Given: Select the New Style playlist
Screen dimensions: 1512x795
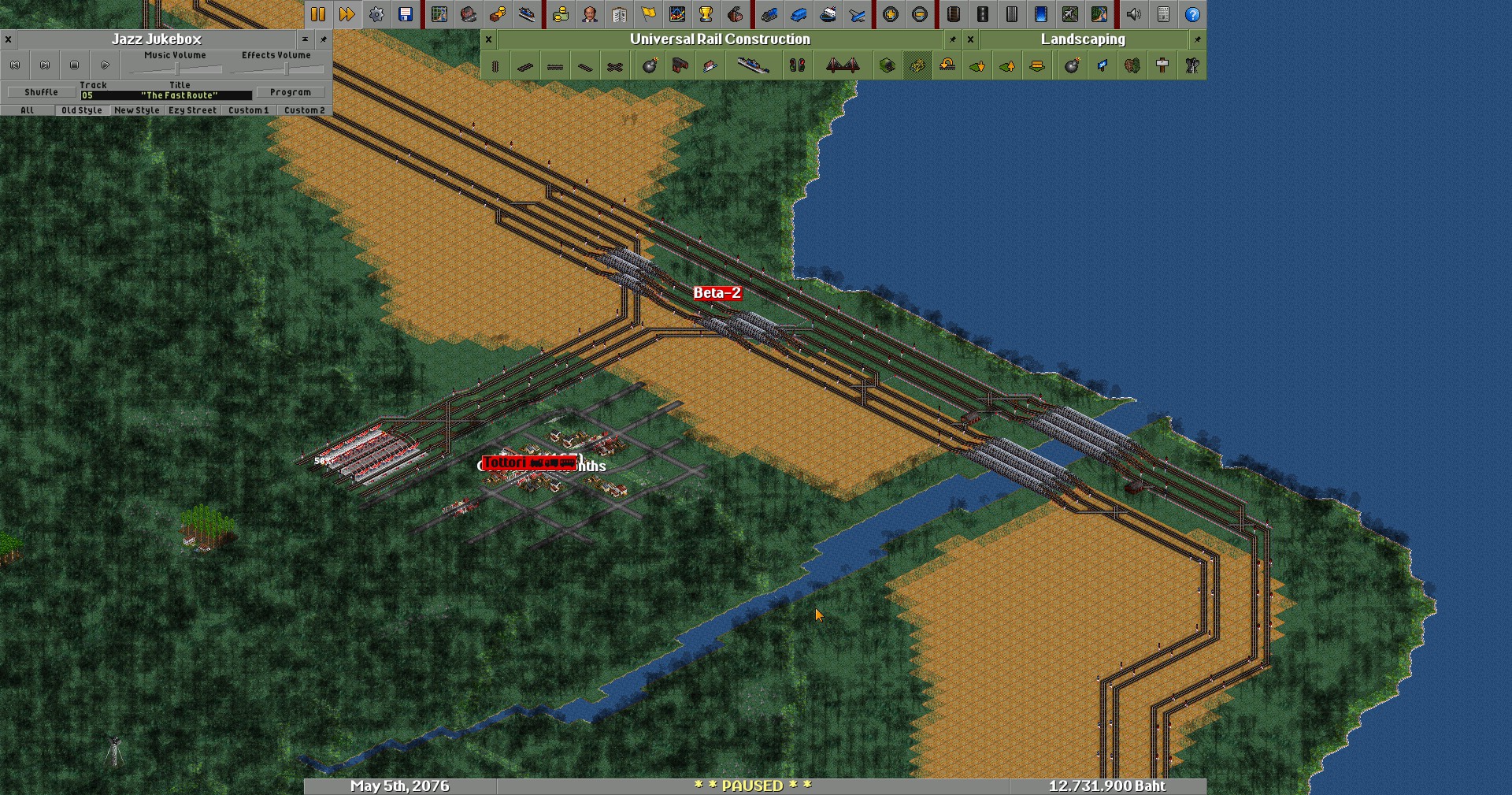Looking at the screenshot, I should pyautogui.click(x=137, y=110).
